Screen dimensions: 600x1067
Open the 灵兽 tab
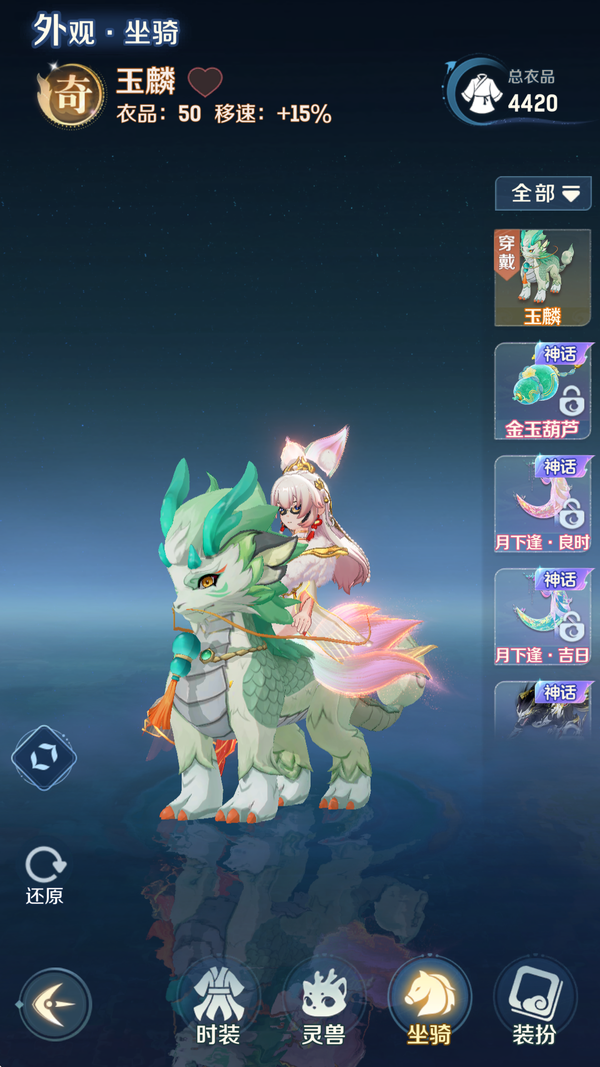323,1003
